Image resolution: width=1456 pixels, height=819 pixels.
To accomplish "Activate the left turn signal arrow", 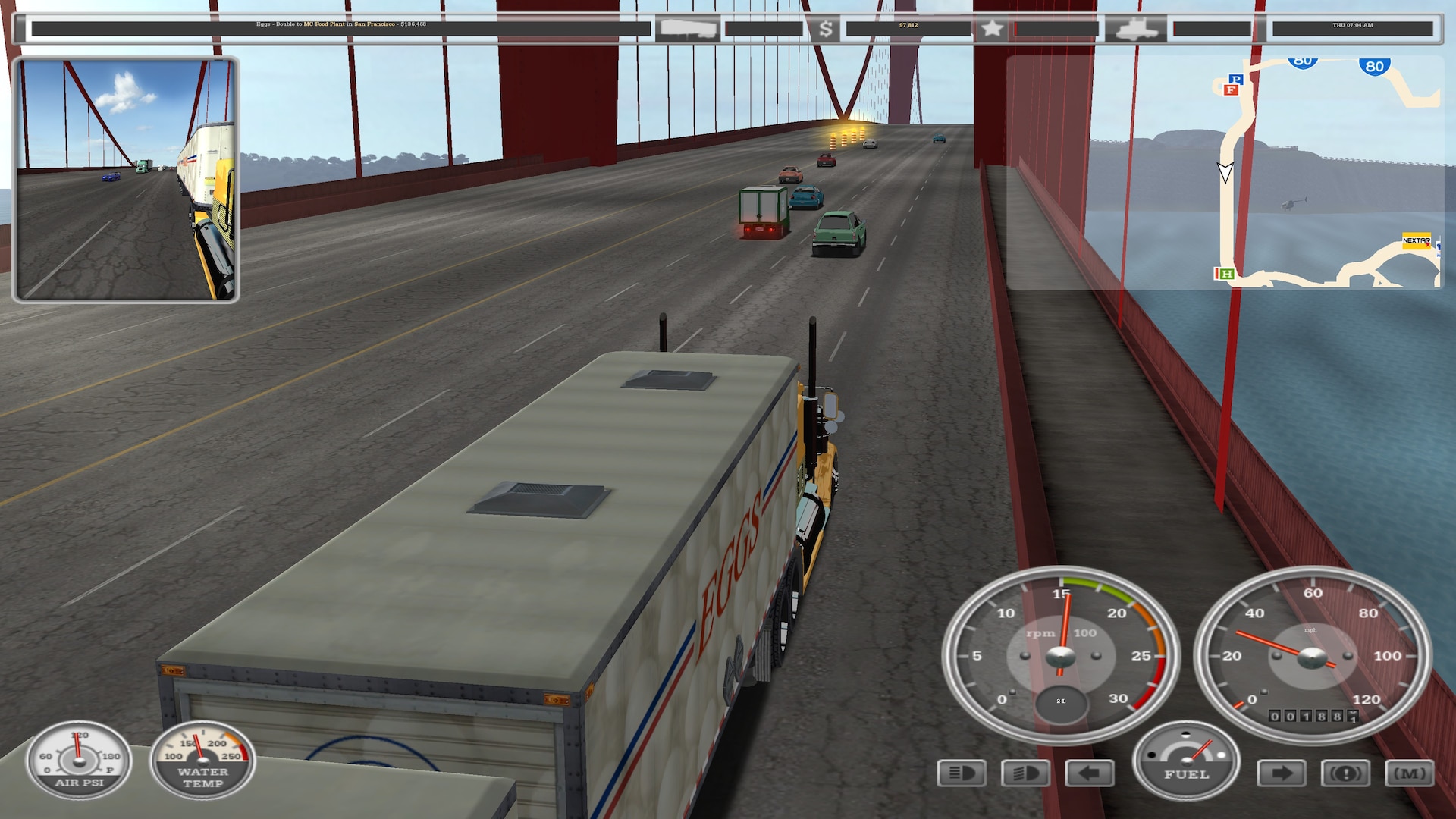I will pos(1090,773).
